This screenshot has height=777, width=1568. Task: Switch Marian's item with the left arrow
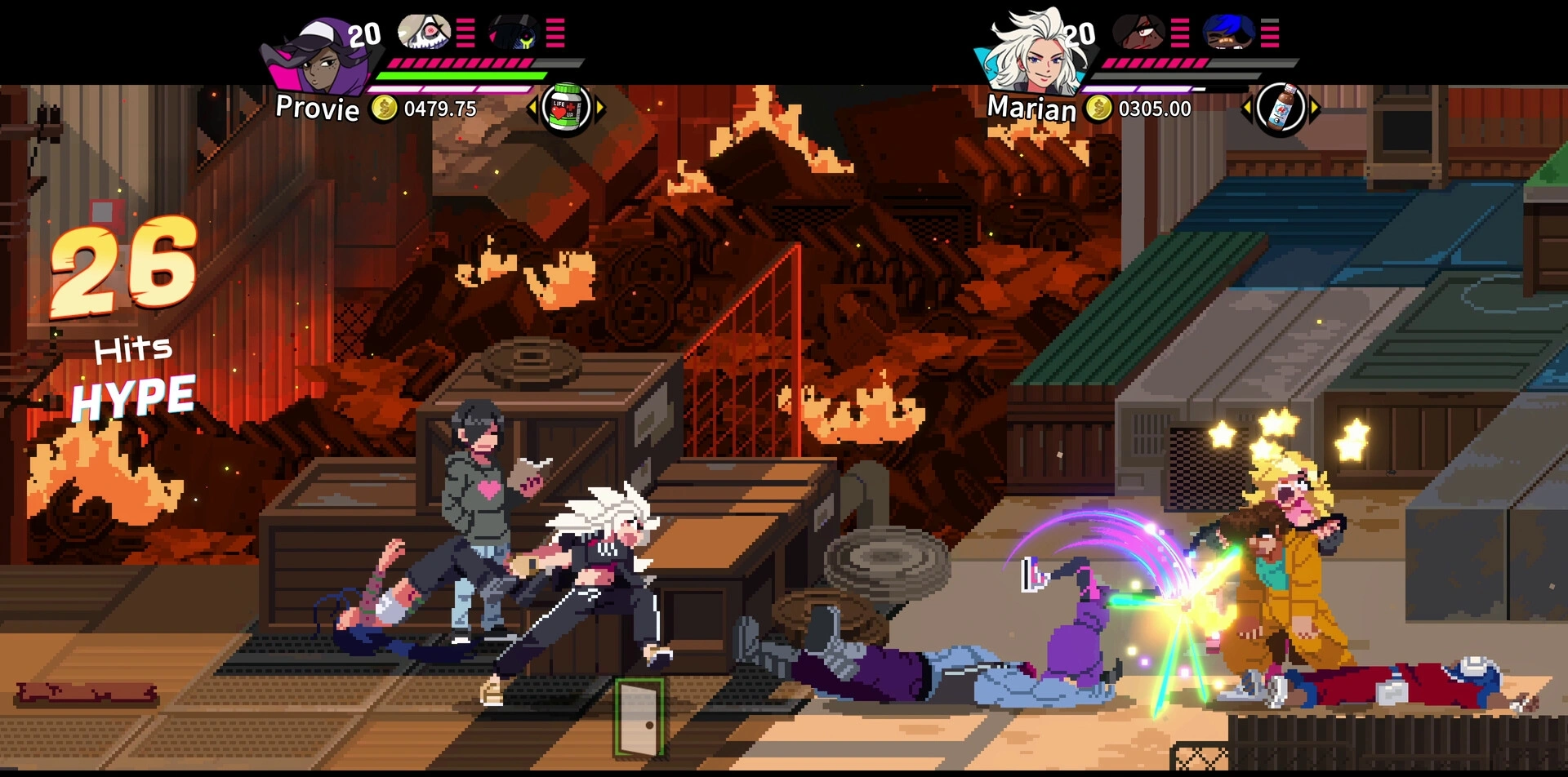(x=1246, y=108)
